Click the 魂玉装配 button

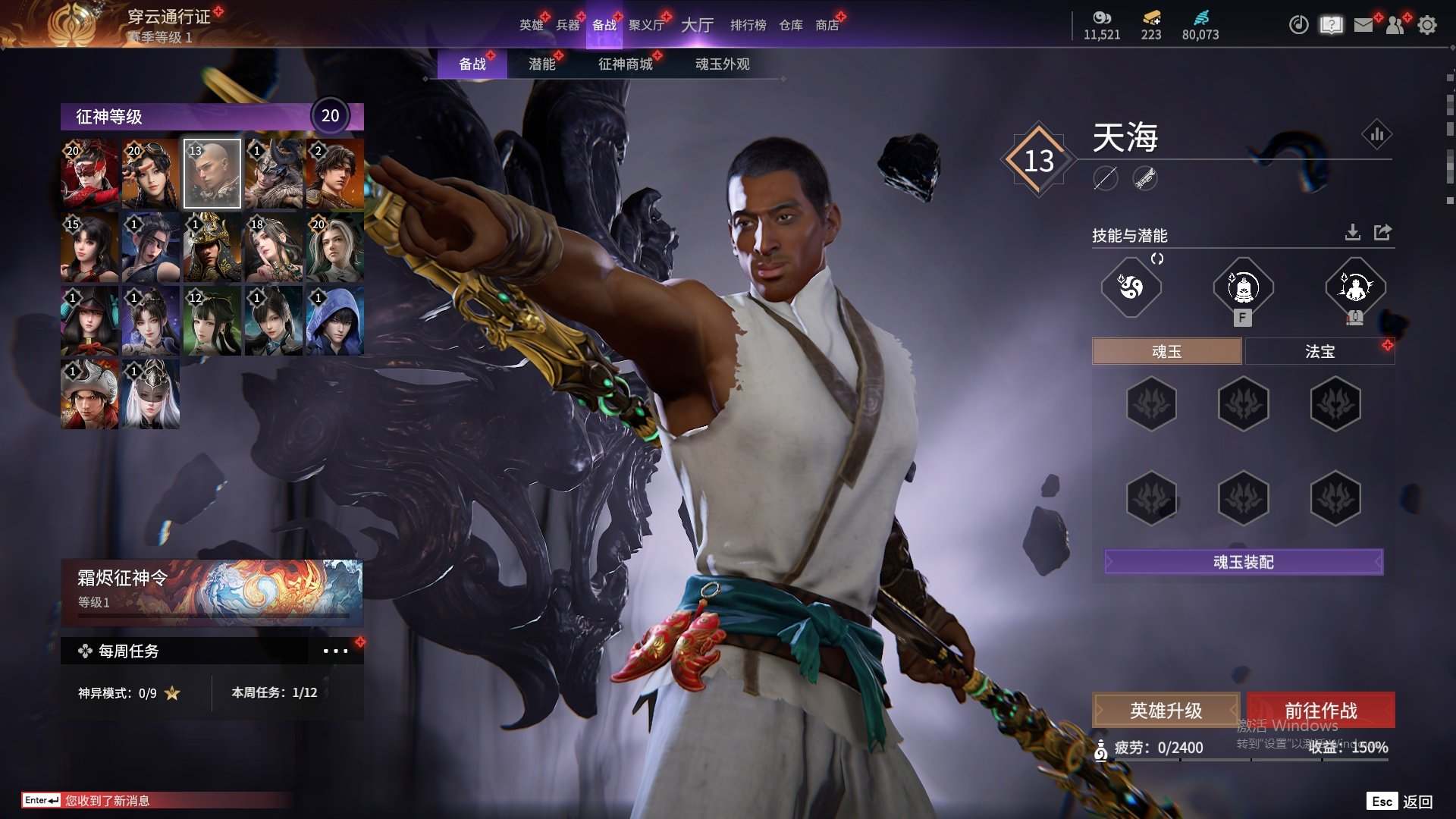click(x=1244, y=562)
